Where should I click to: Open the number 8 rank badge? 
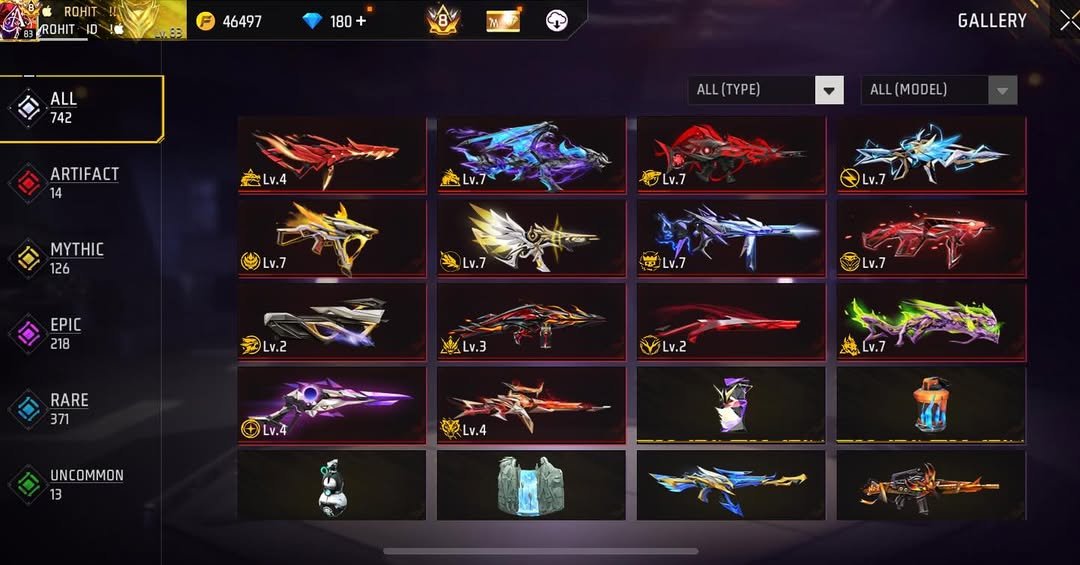coord(443,20)
